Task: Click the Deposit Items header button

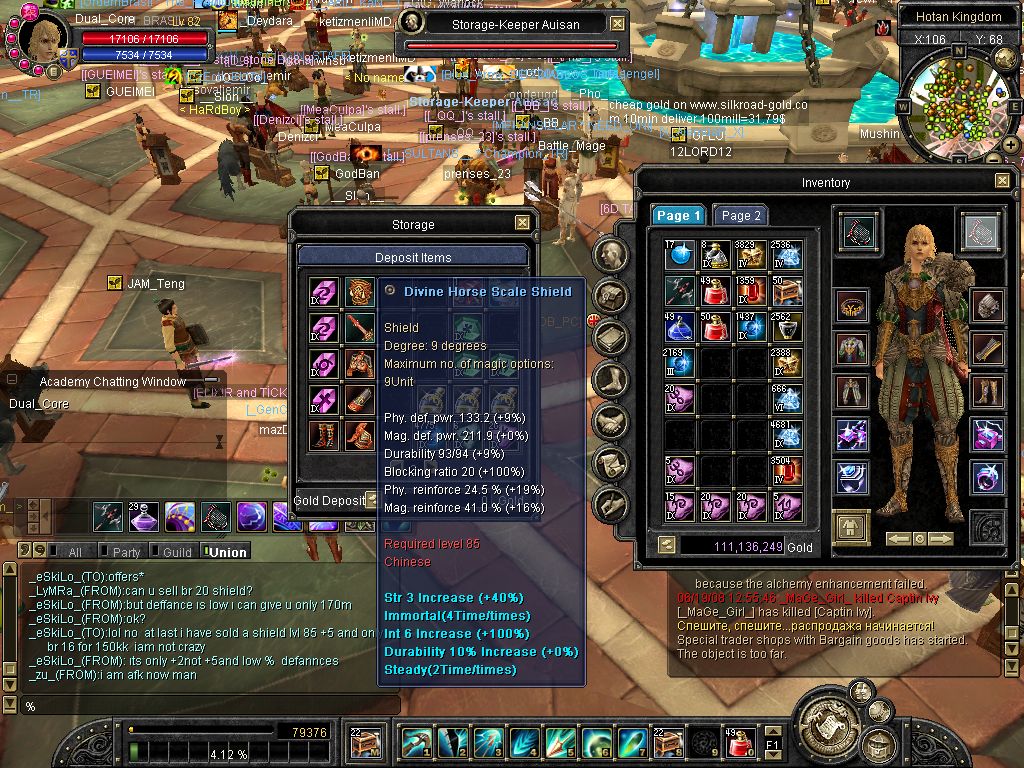Action: [x=413, y=257]
